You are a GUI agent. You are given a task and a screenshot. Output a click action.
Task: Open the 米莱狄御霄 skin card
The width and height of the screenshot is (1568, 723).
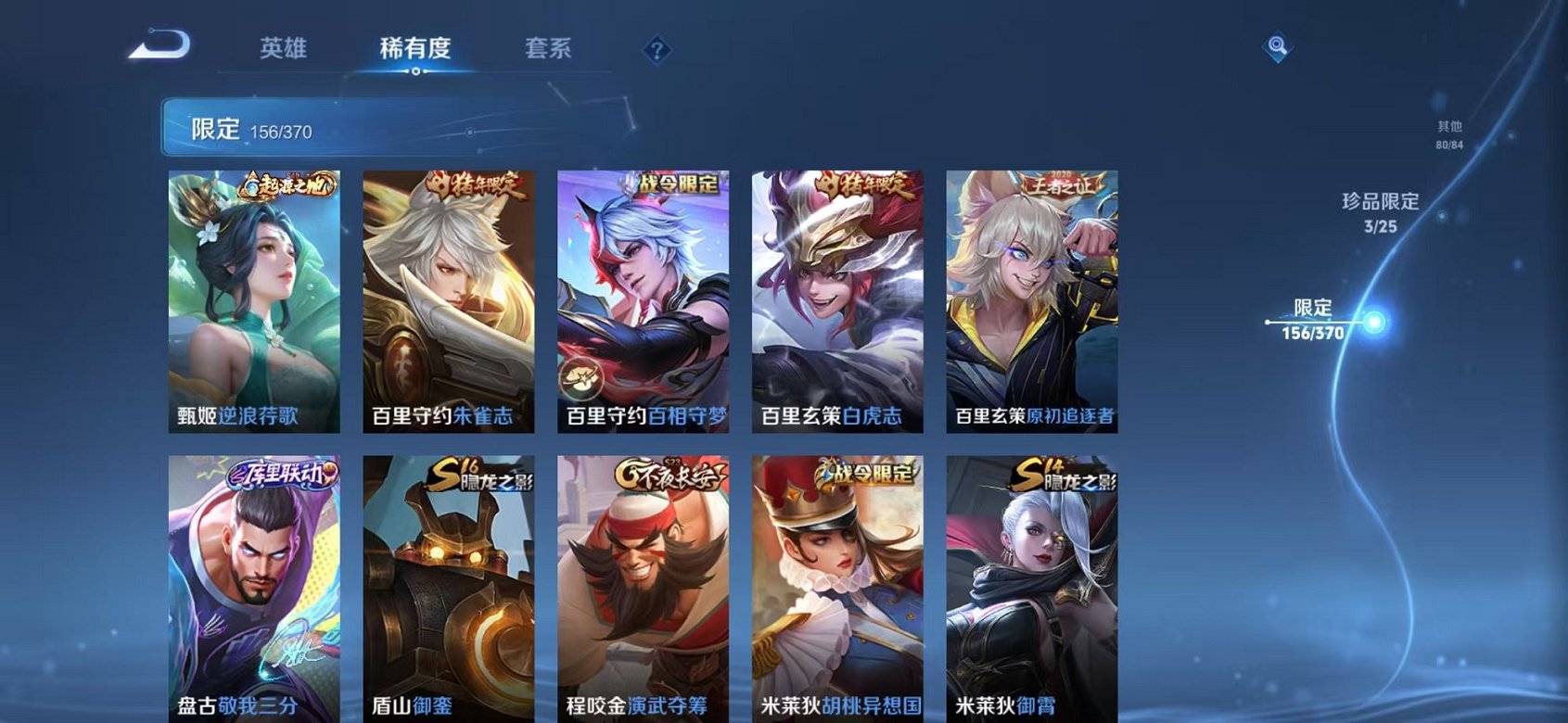click(x=1032, y=584)
